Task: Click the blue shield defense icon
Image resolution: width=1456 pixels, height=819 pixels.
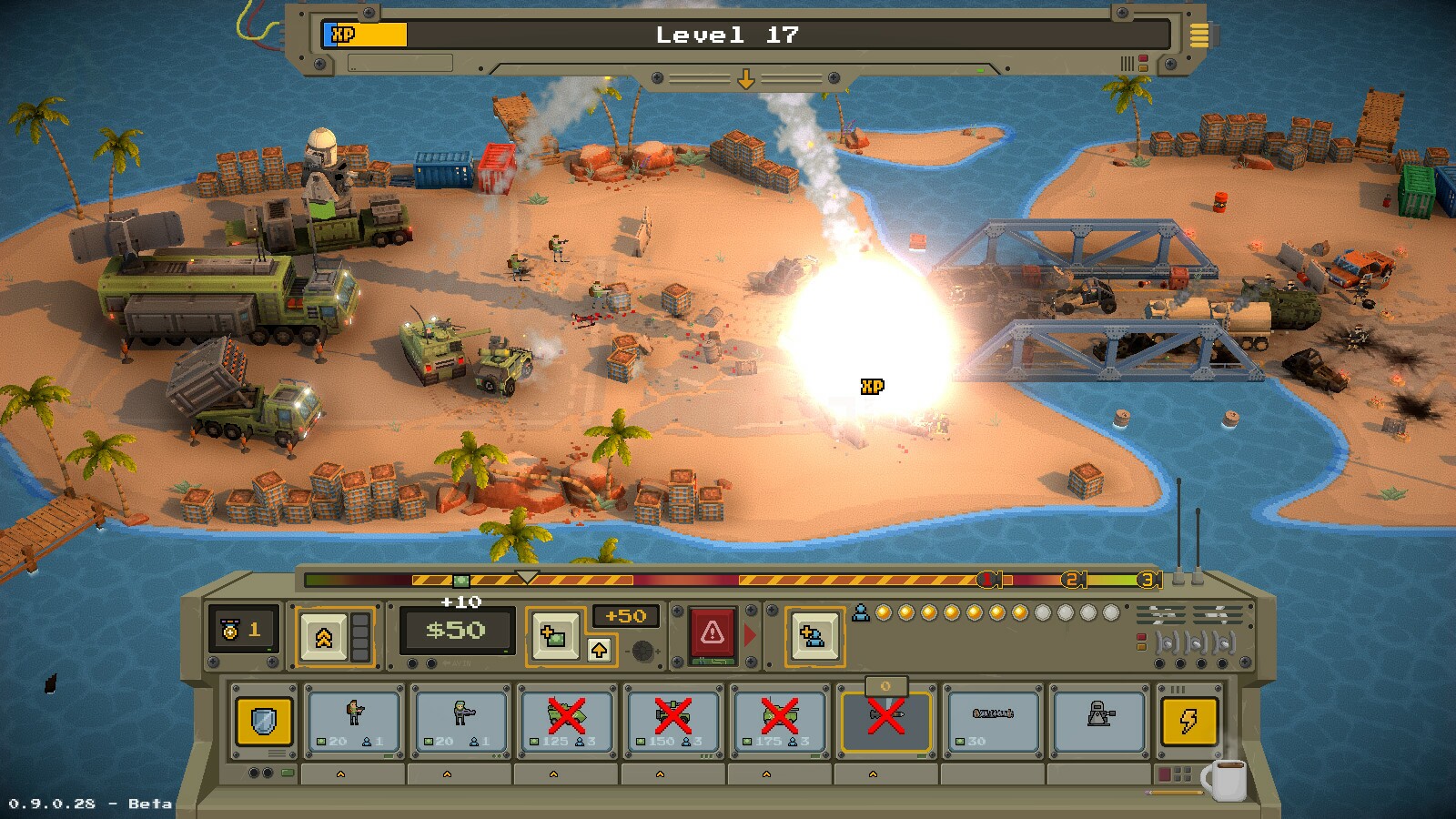Action: [264, 719]
